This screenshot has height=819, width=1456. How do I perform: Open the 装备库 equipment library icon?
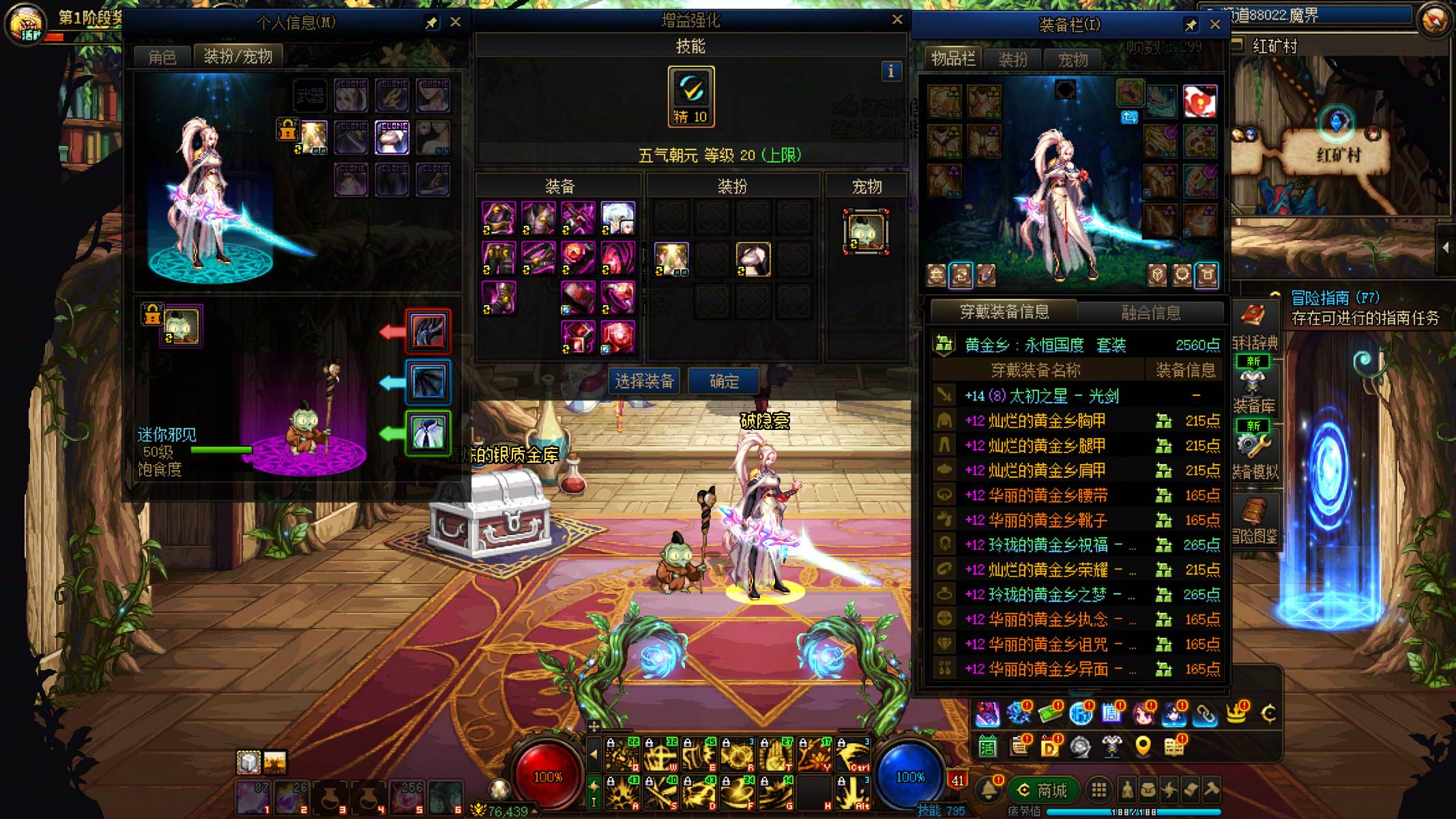[x=1253, y=388]
